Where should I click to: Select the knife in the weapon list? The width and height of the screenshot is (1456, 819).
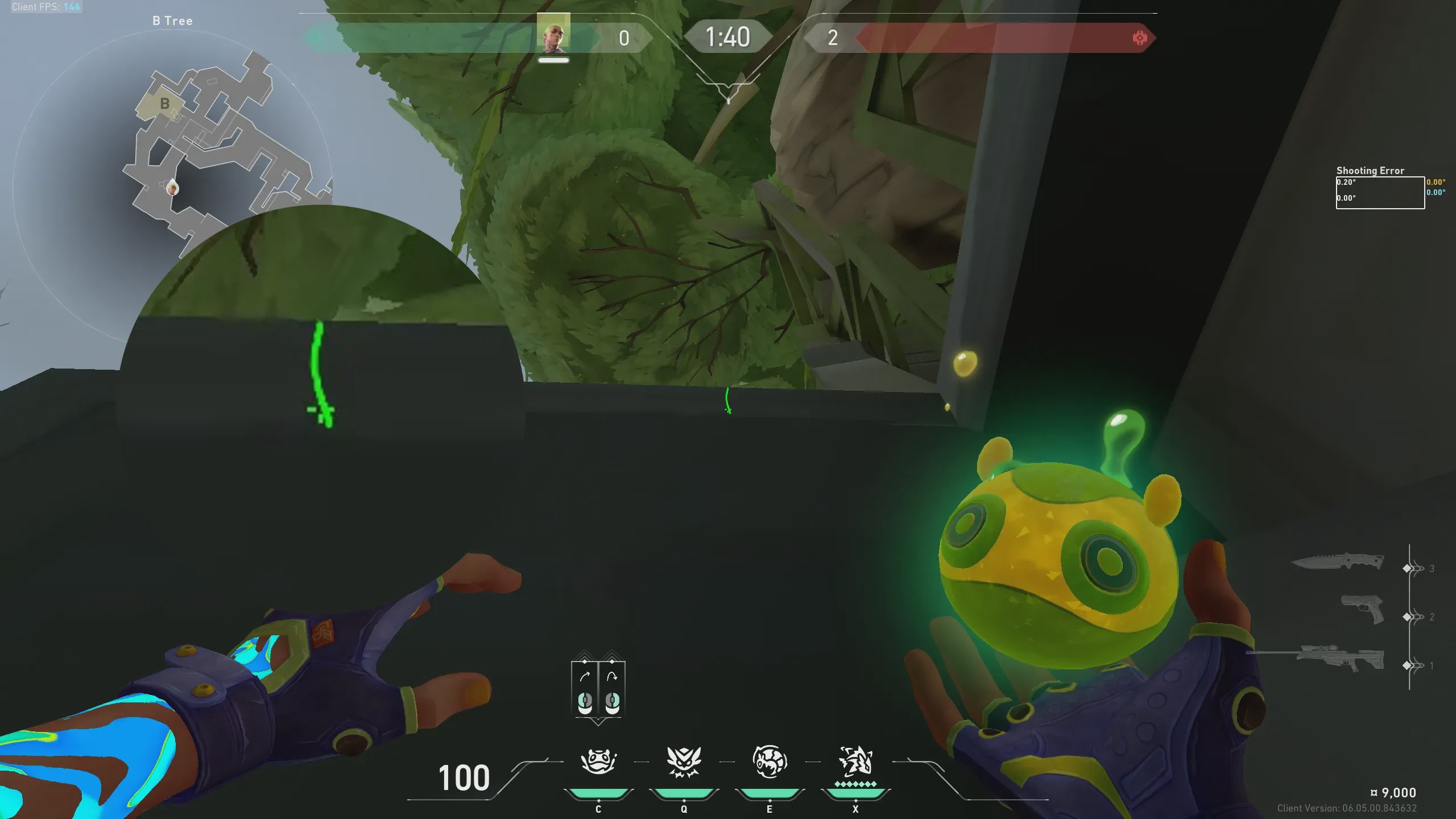click(x=1338, y=562)
